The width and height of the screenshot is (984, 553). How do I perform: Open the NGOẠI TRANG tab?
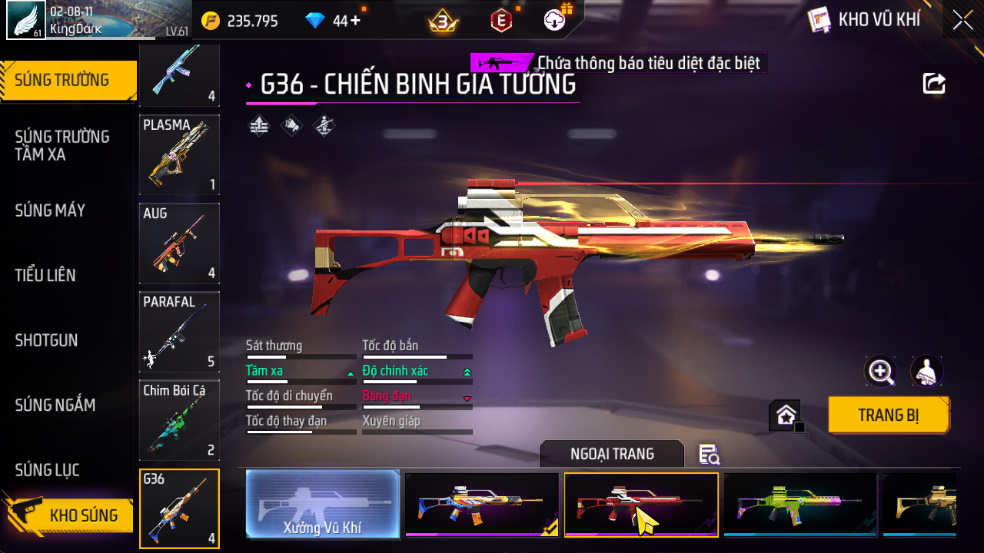[612, 454]
